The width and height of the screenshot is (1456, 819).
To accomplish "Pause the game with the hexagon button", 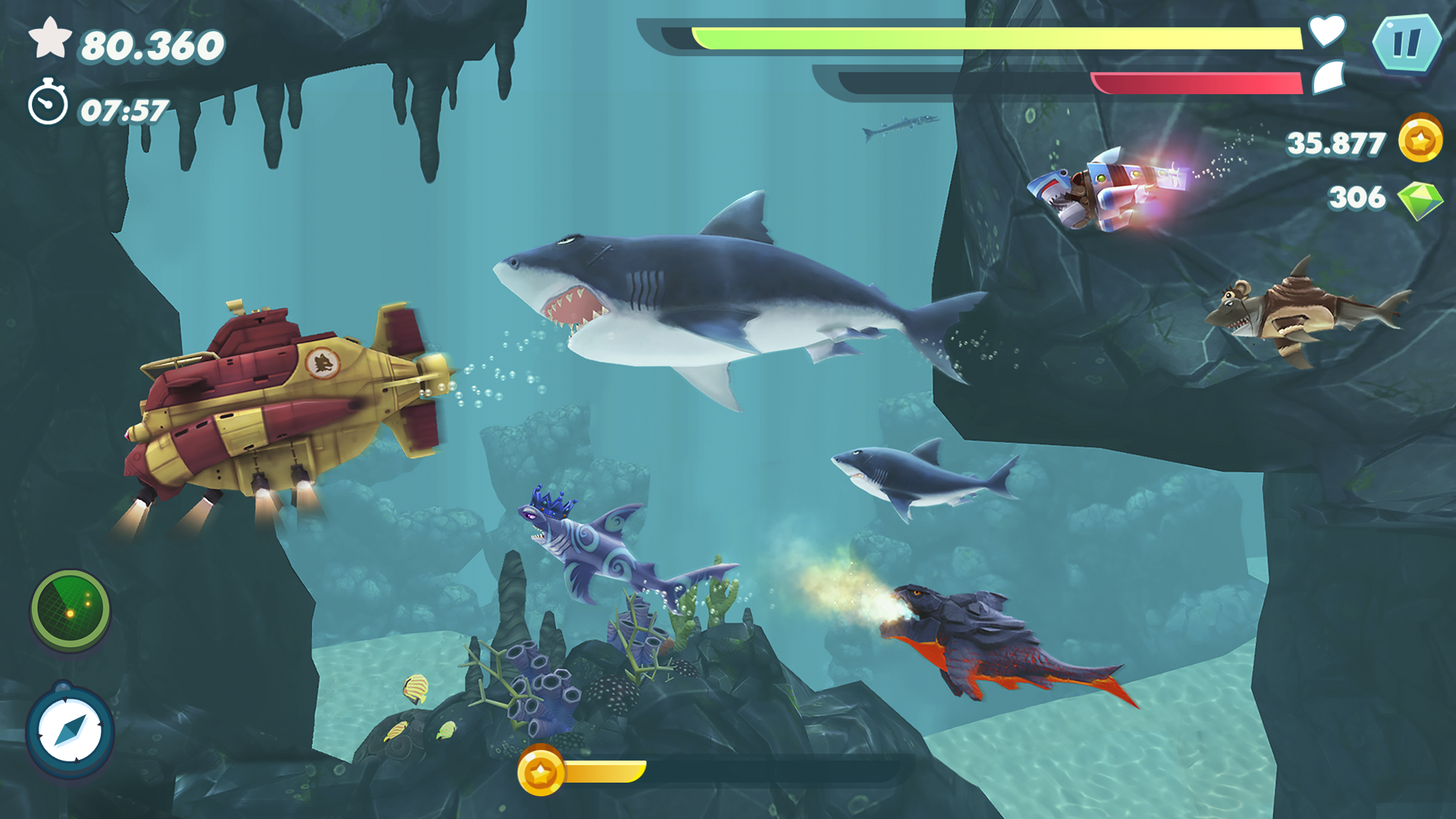I will 1406,42.
